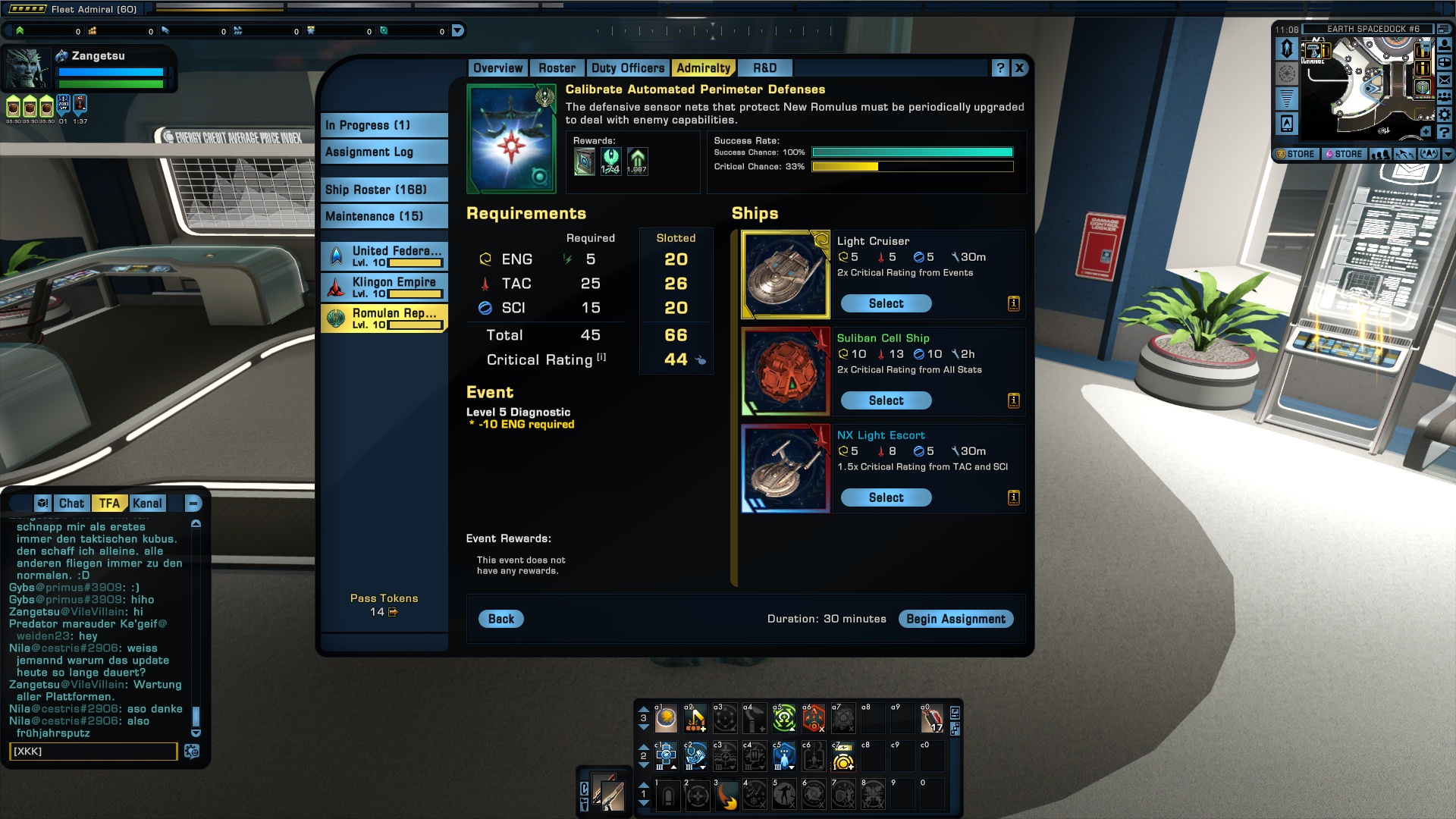This screenshot has height=819, width=1456.
Task: View the Ship Roster list
Action: [384, 190]
